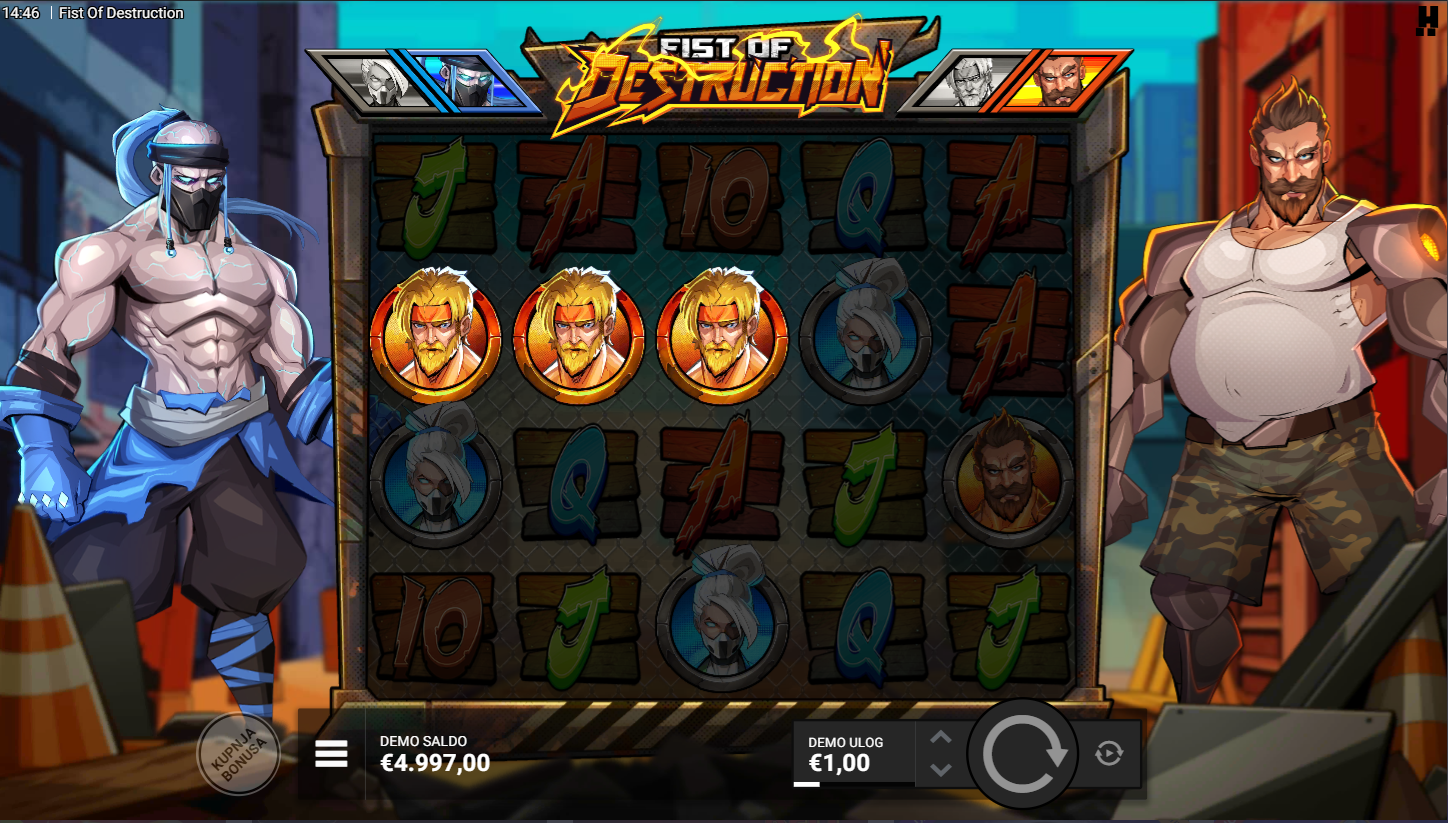This screenshot has height=823, width=1448.
Task: Increase the bet with the up arrow
Action: (x=940, y=738)
